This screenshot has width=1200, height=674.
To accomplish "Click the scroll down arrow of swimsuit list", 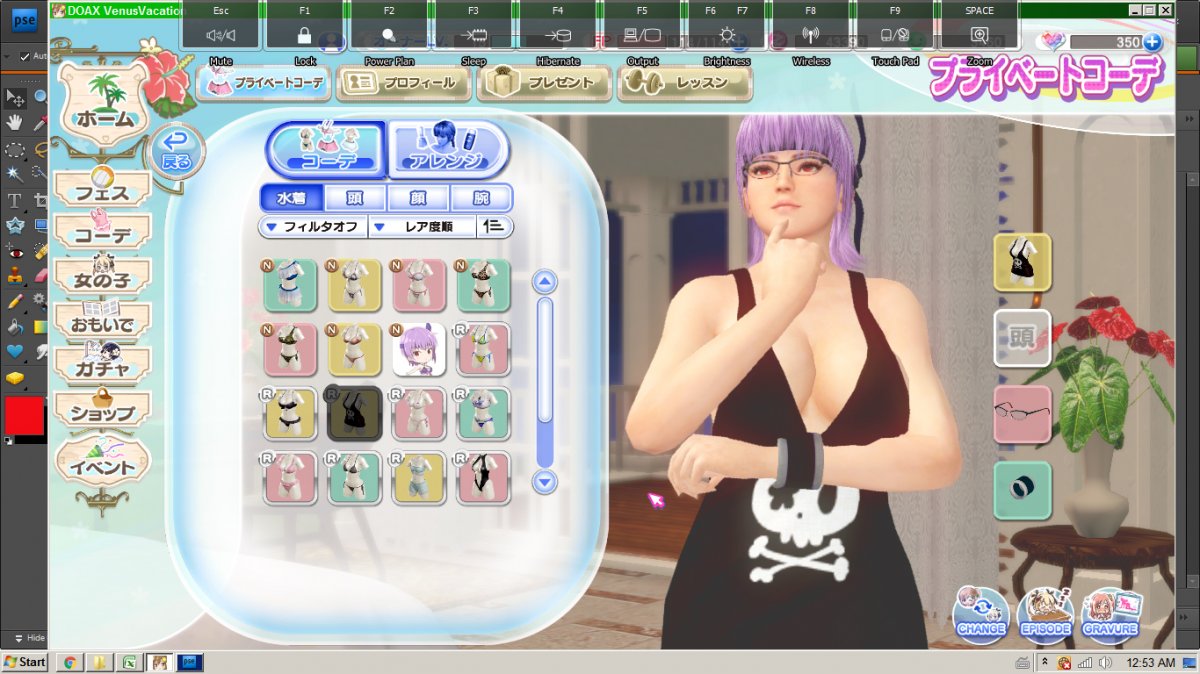I will (544, 482).
